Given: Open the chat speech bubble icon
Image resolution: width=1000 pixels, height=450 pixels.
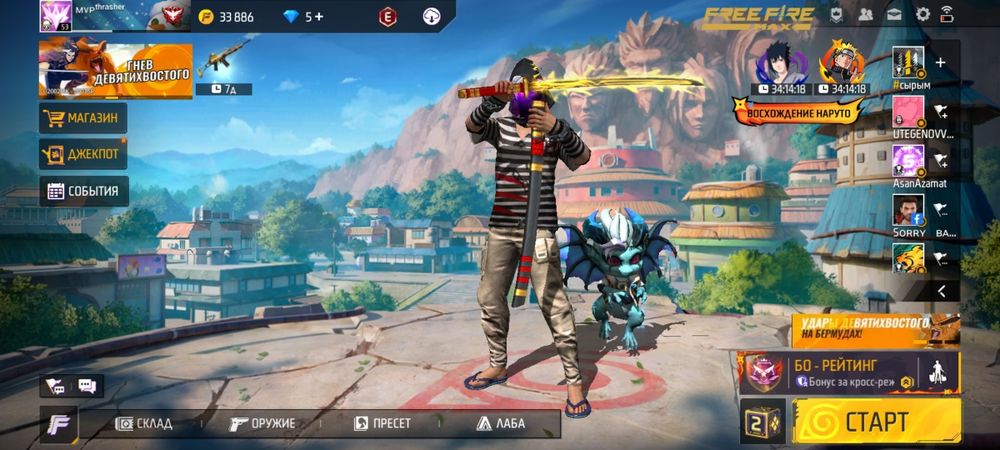Looking at the screenshot, I should 87,386.
